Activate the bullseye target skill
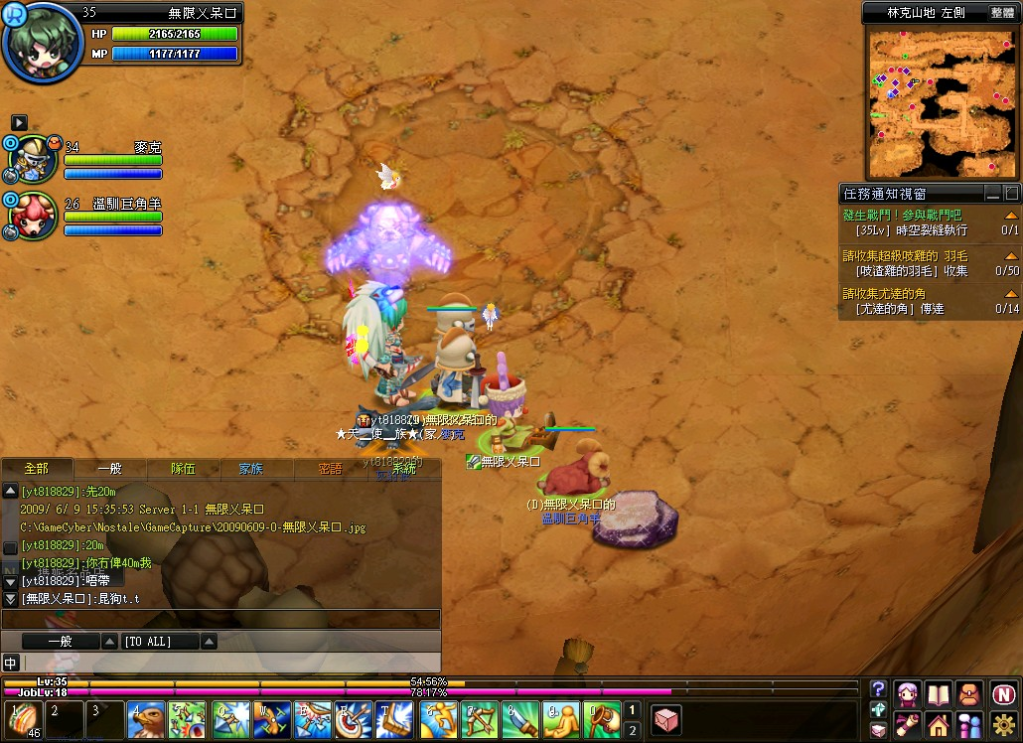 (x=353, y=720)
